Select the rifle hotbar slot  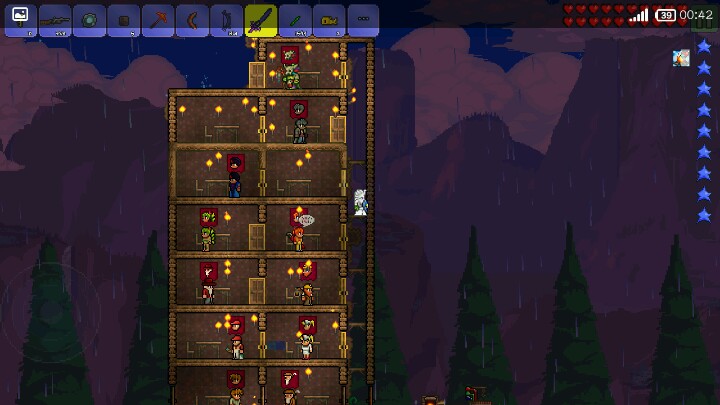[x=54, y=20]
